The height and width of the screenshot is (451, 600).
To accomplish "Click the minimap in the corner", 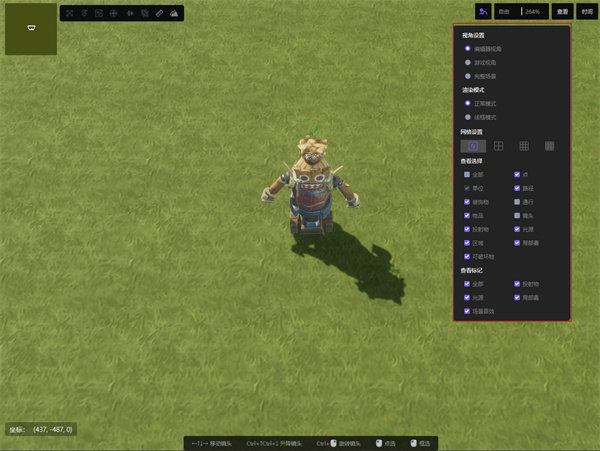I will tap(31, 29).
